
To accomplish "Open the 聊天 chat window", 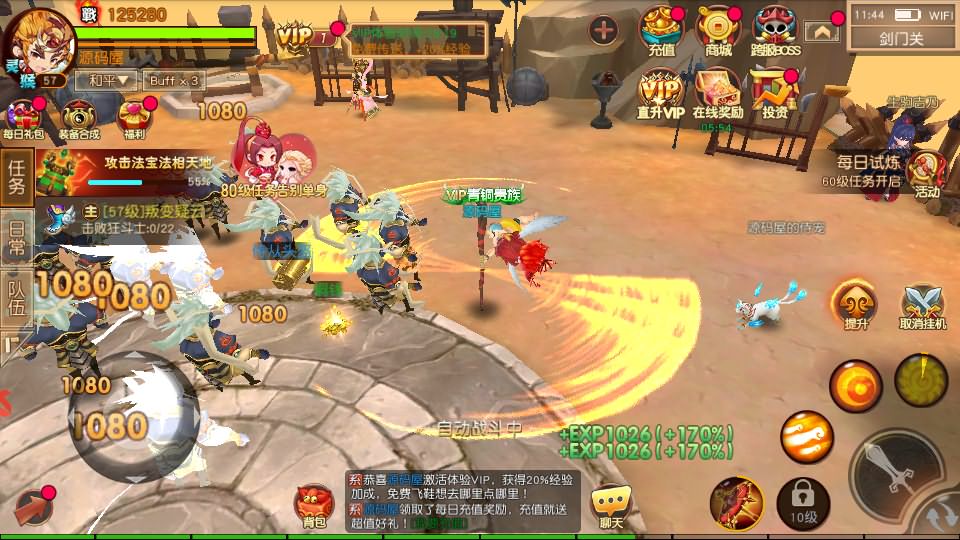I will click(x=610, y=505).
